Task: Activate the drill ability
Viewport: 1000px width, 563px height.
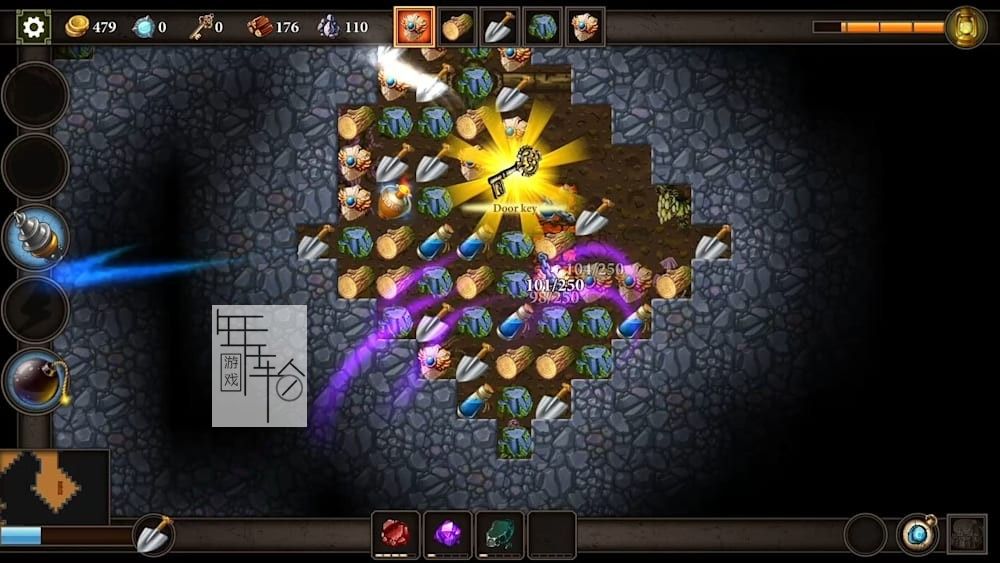Action: [36, 238]
